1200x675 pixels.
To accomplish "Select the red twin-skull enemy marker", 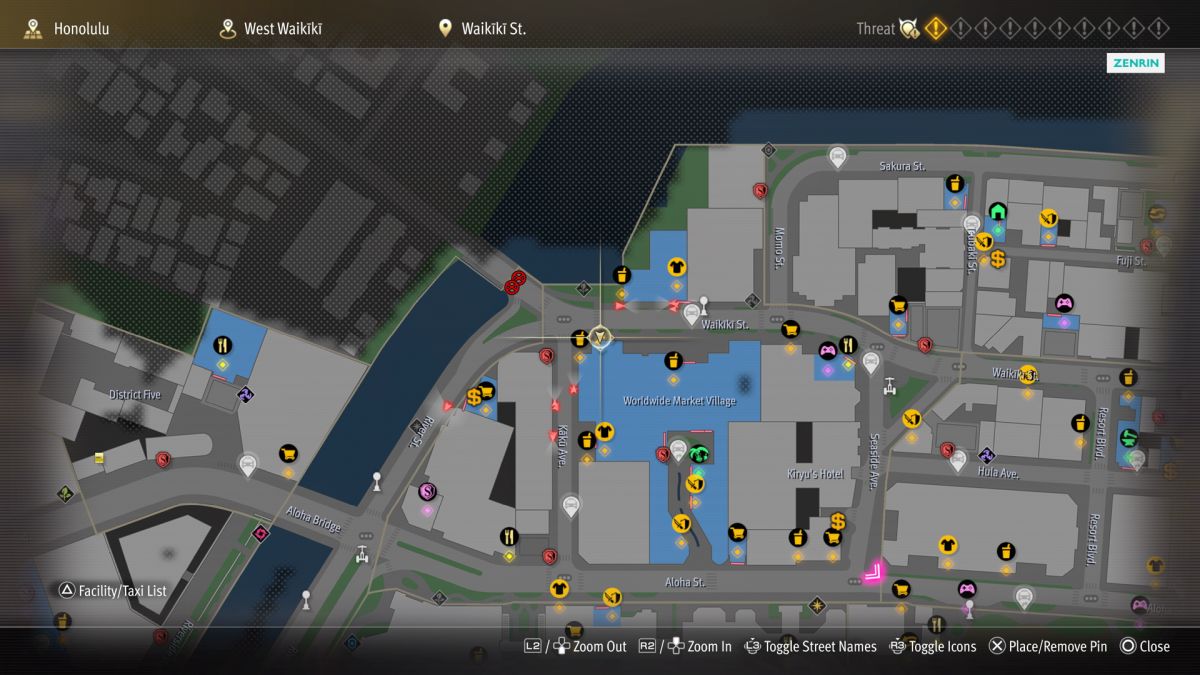I will pos(516,282).
